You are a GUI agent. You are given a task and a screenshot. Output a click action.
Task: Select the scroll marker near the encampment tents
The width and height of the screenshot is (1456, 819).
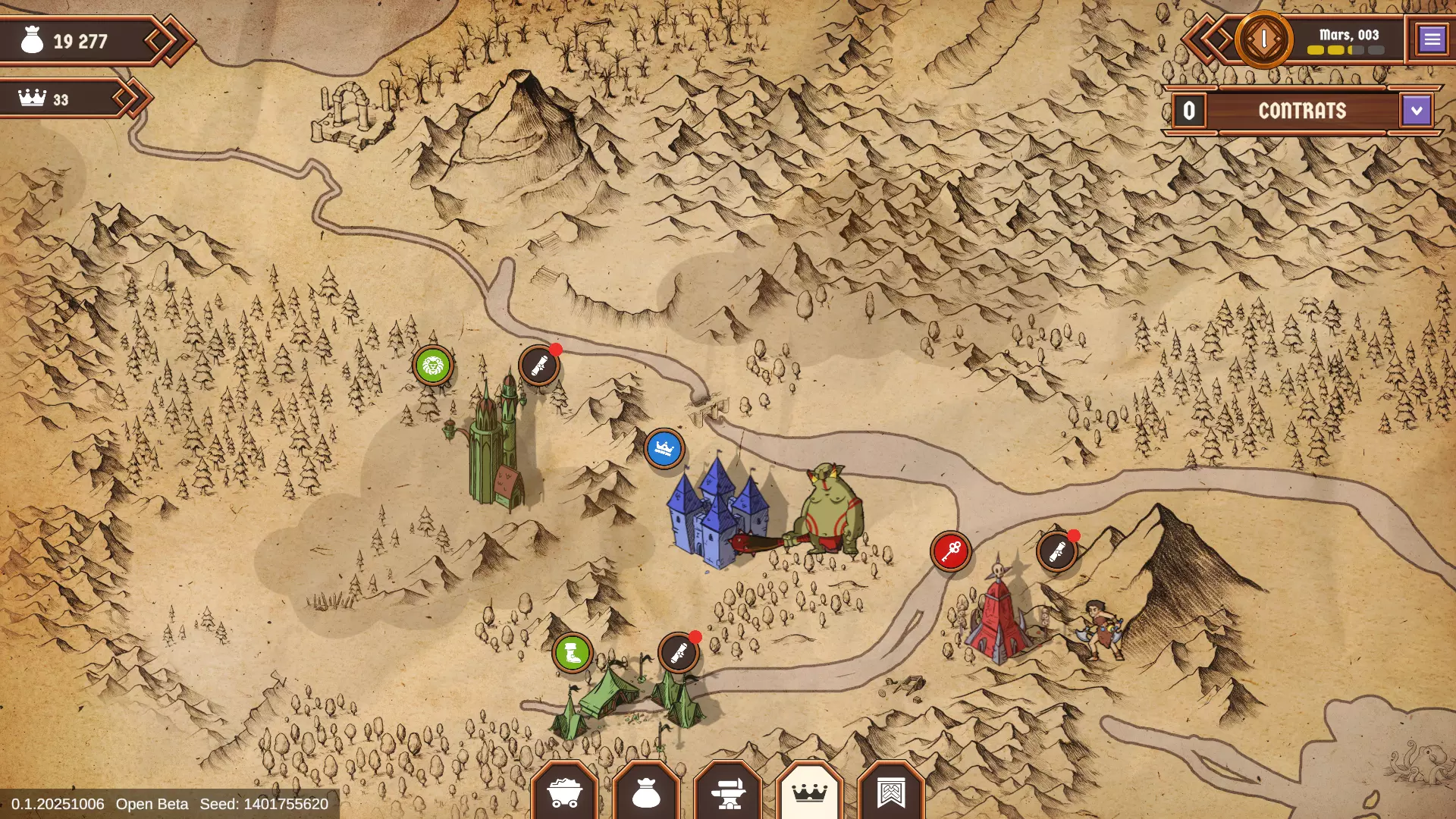[x=677, y=652]
